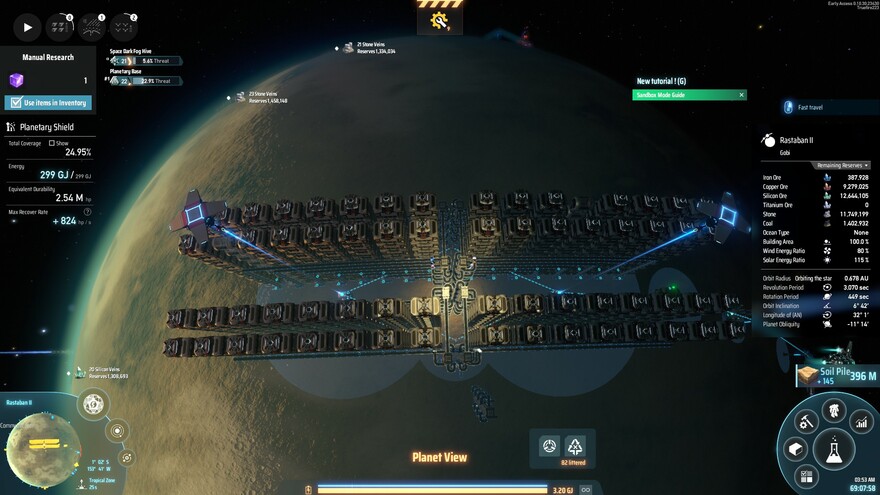Select the Planetary Base threat tracker

point(140,80)
